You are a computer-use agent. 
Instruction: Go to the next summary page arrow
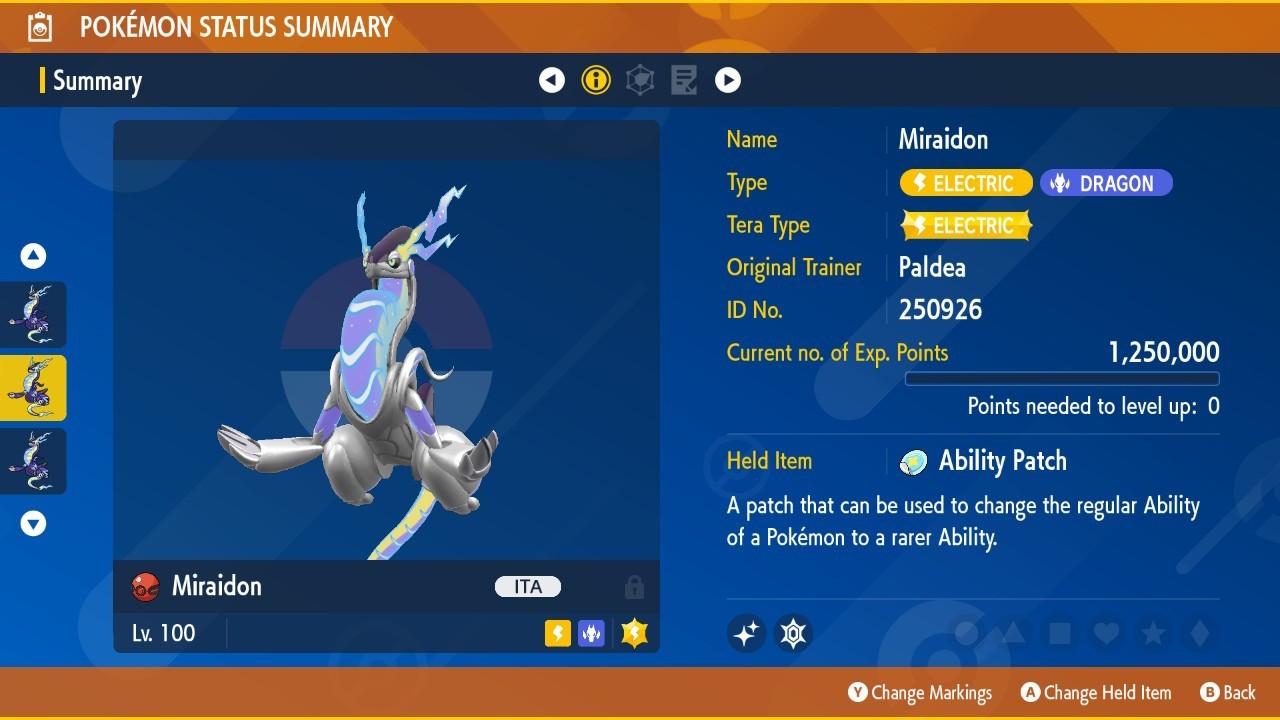(x=728, y=80)
